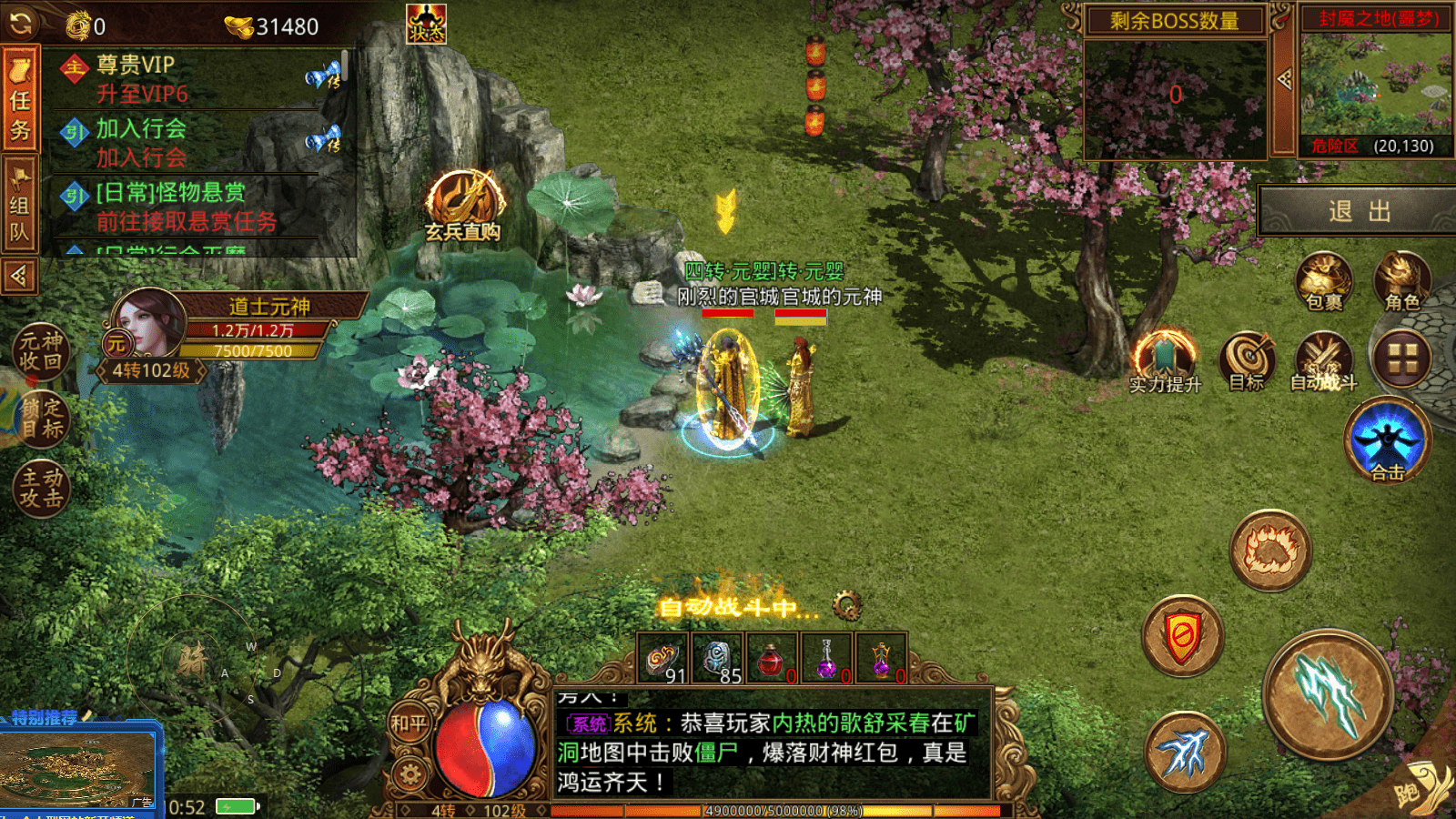Open the 角色 character sheet
The image size is (1456, 819).
tap(1401, 281)
